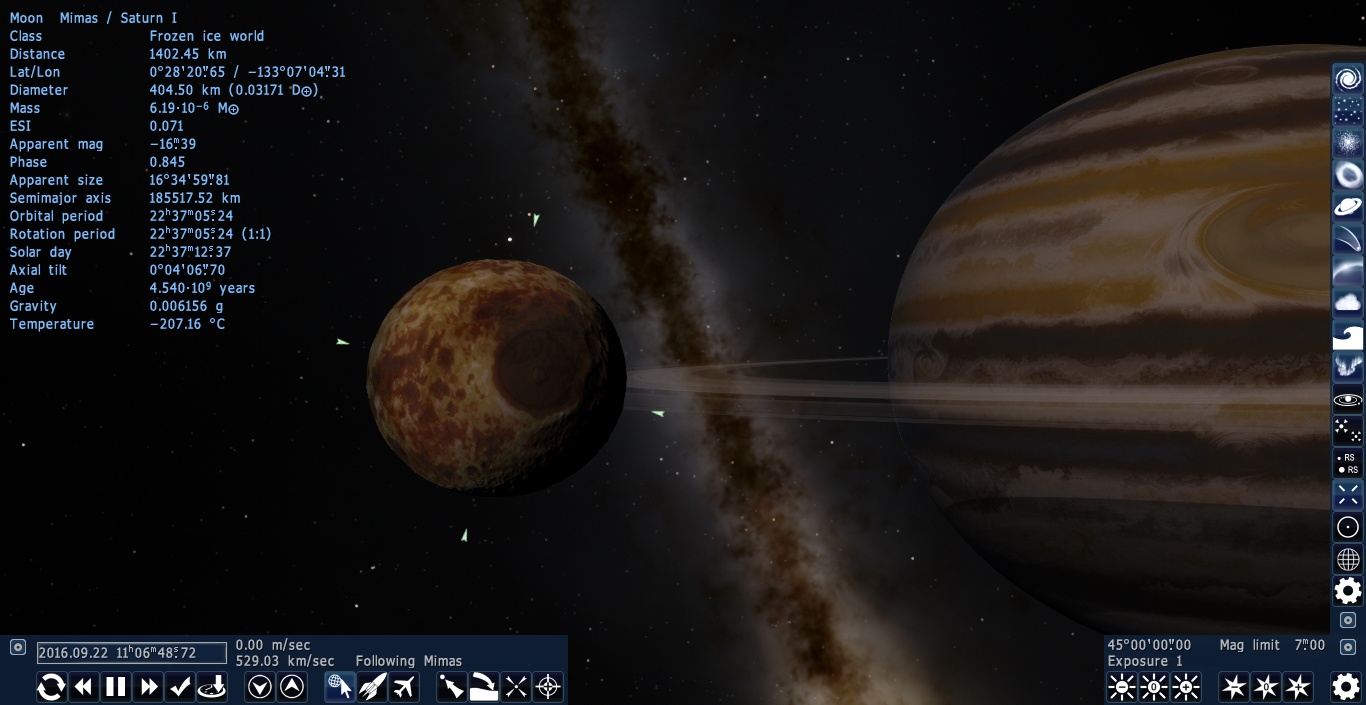Switch to airplane flight mode
This screenshot has width=1366, height=705.
click(404, 687)
